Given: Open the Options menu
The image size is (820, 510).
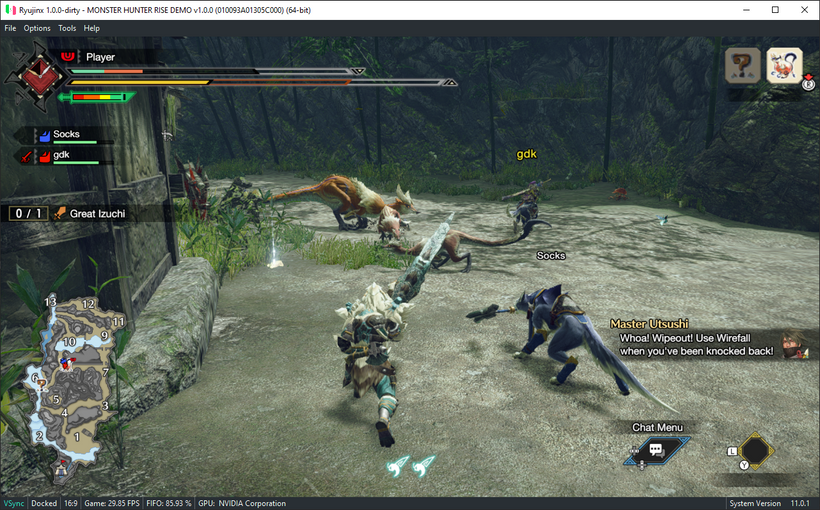Looking at the screenshot, I should tap(37, 28).
